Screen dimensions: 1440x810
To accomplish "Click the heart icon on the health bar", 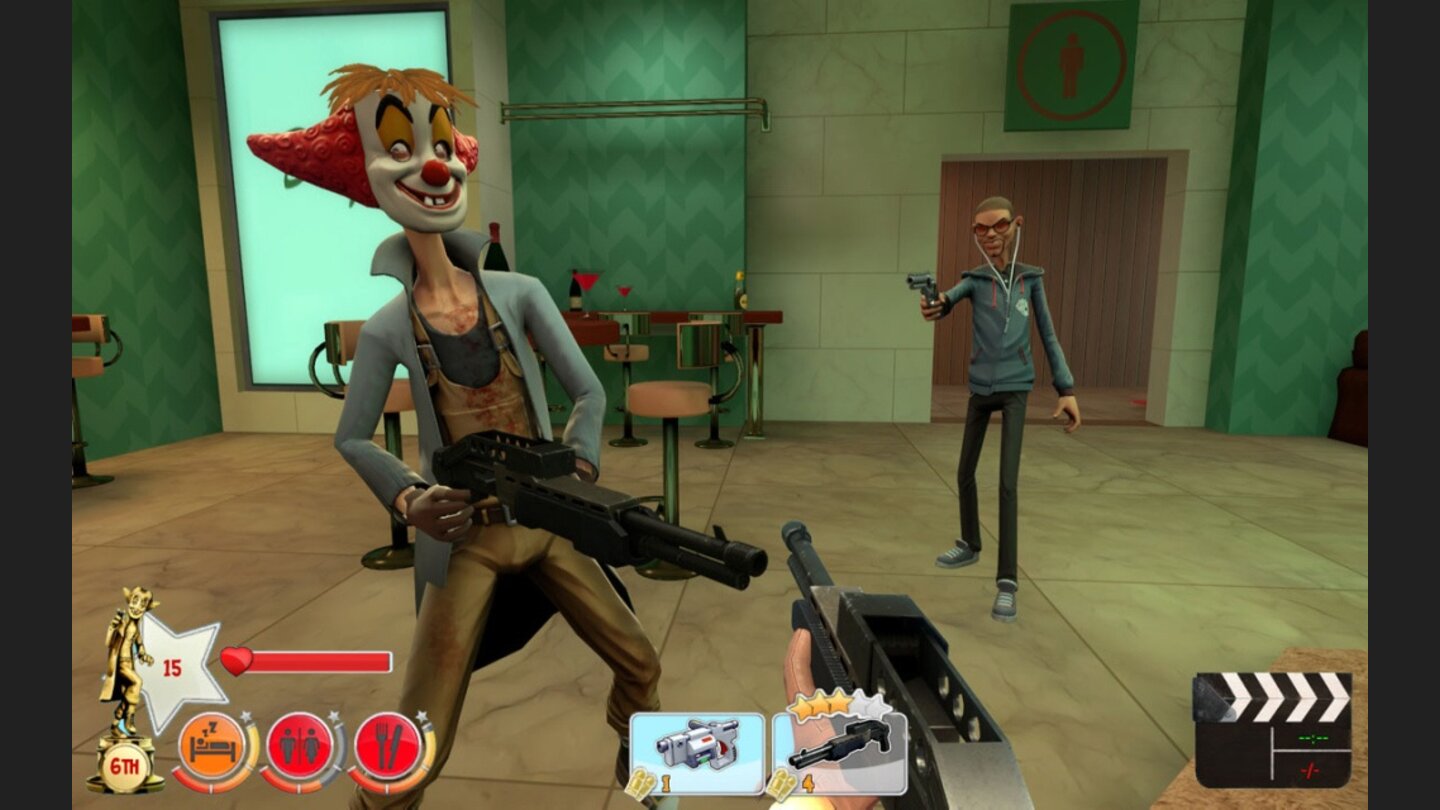I will [x=235, y=661].
